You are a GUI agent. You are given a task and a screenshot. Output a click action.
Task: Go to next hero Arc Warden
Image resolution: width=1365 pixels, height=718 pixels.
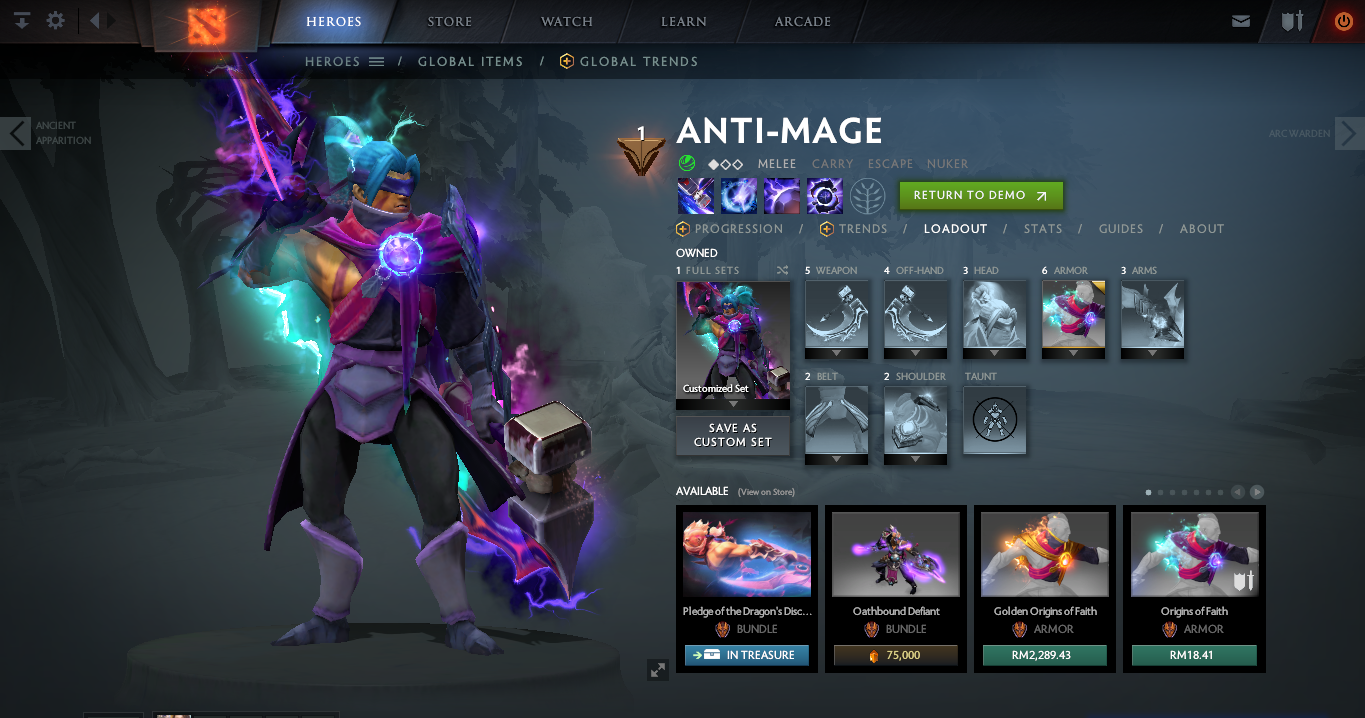[x=1348, y=133]
